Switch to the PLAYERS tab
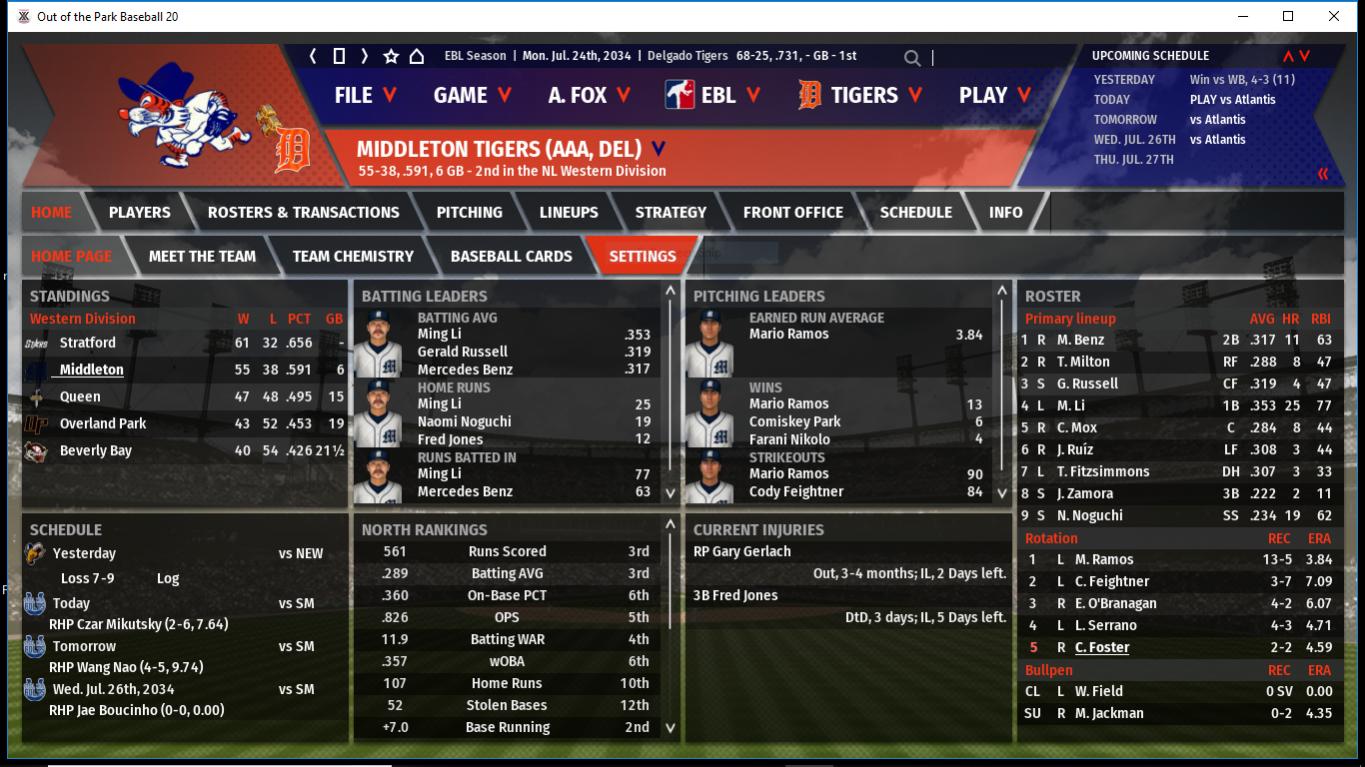The height and width of the screenshot is (767, 1365). coord(139,212)
